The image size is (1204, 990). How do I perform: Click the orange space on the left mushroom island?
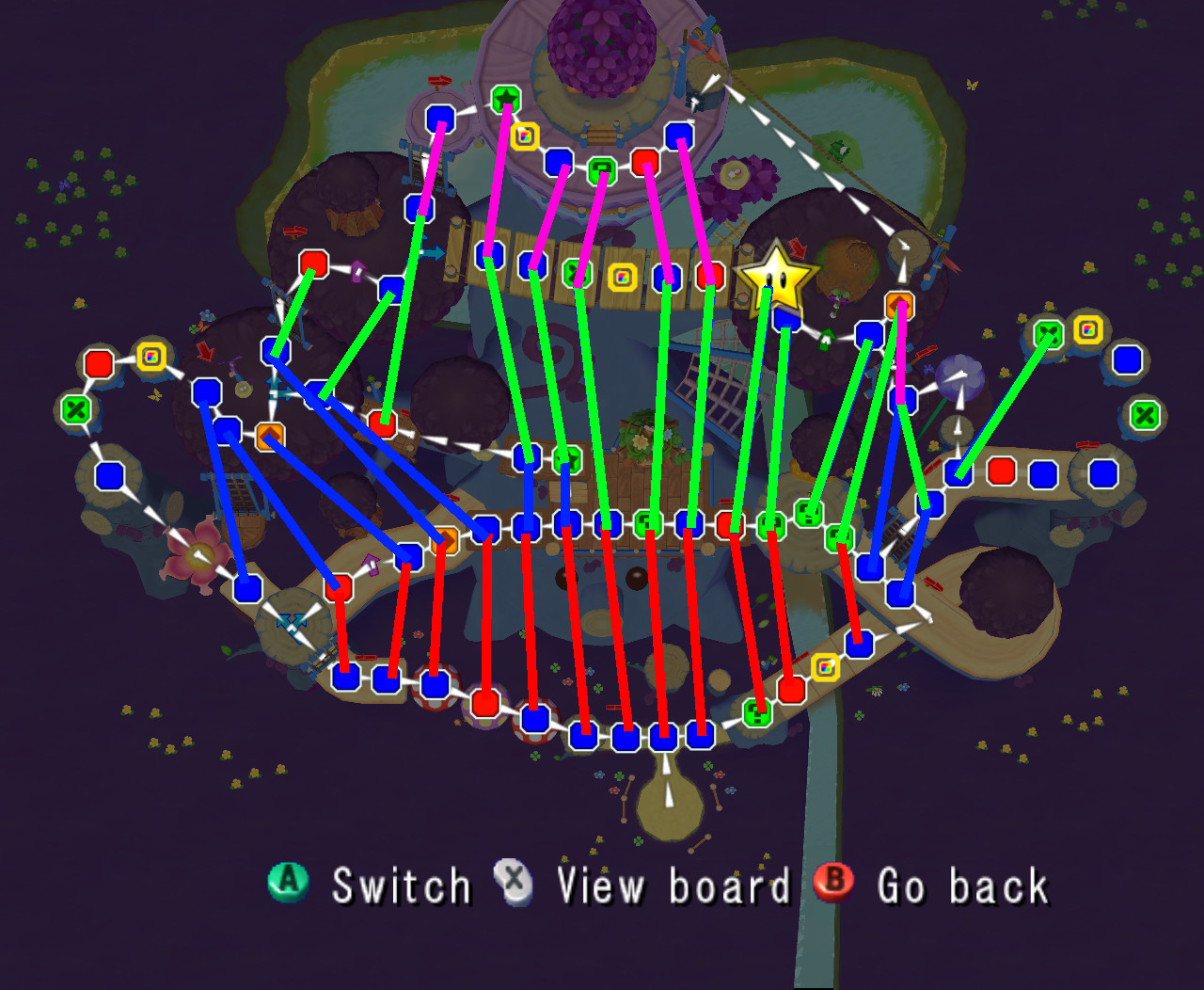pos(269,436)
